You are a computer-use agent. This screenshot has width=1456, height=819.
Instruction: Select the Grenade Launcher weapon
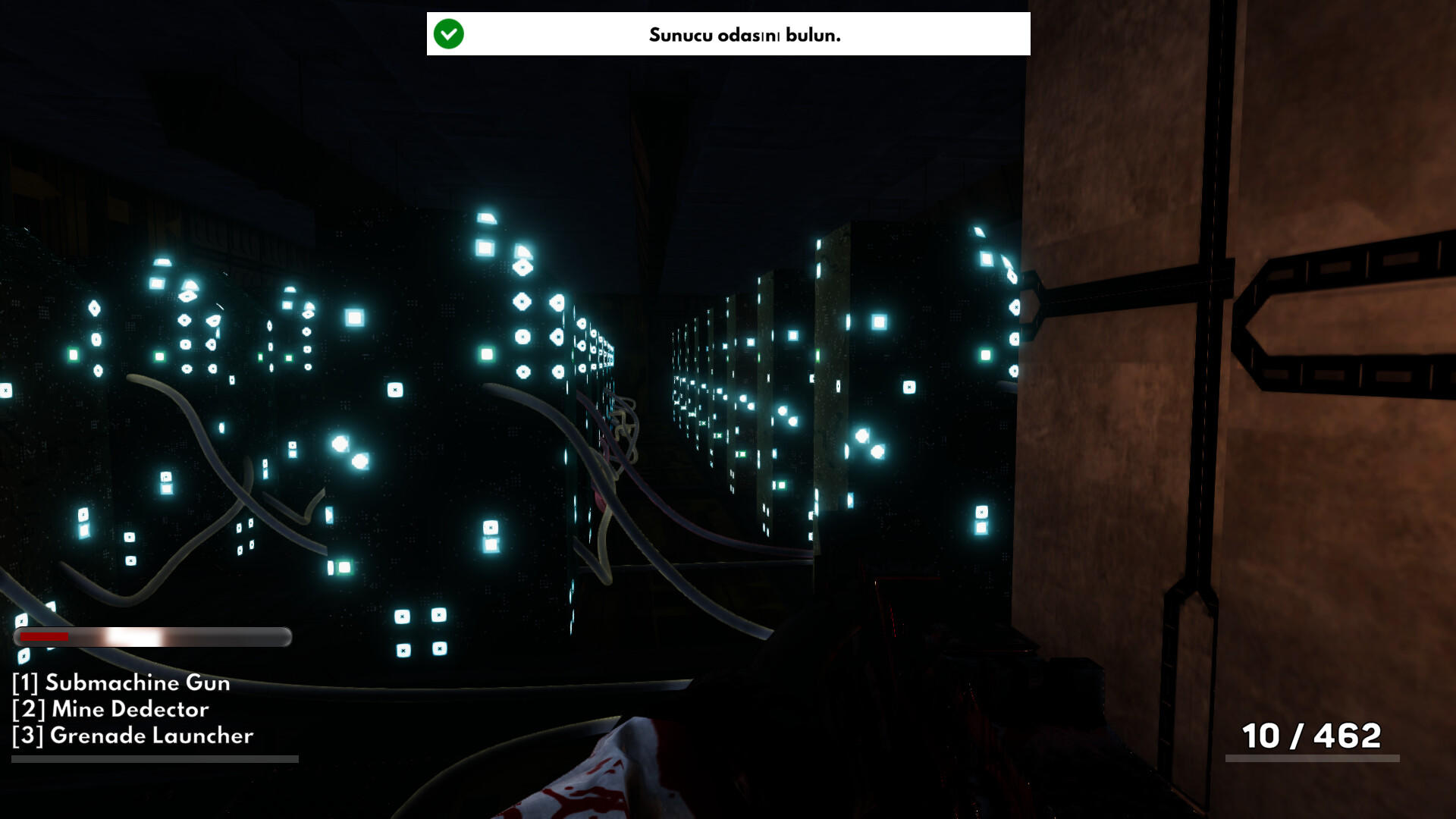coord(133,736)
